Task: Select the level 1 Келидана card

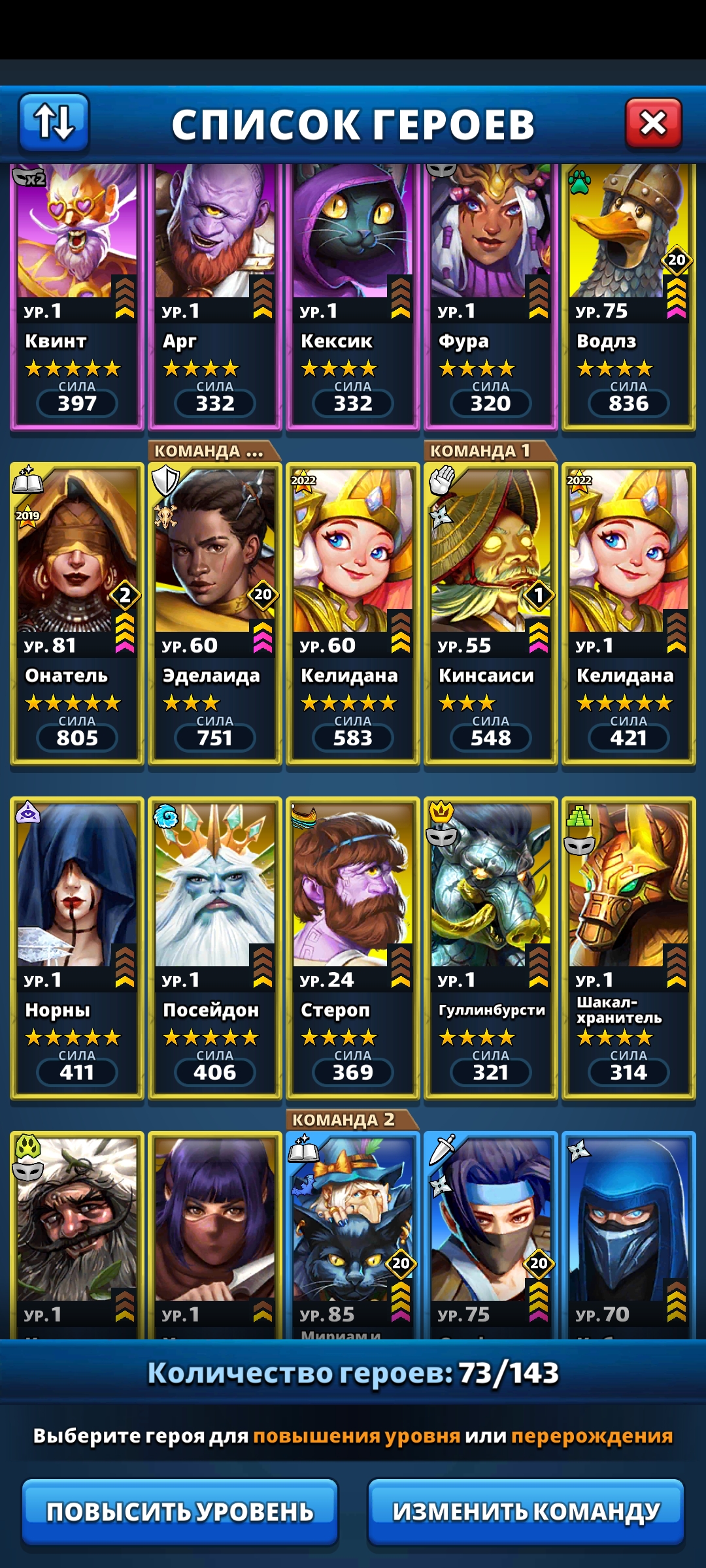Action: (x=629, y=614)
